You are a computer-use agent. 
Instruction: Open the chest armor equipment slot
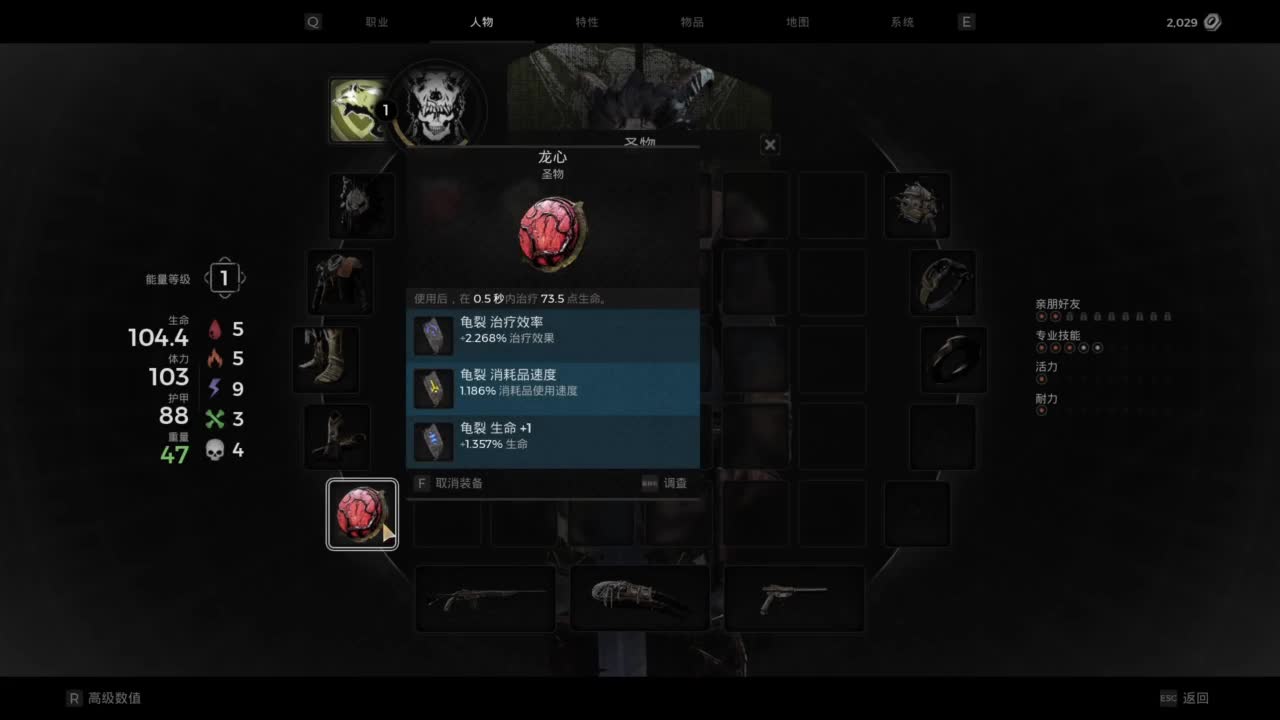(x=340, y=282)
